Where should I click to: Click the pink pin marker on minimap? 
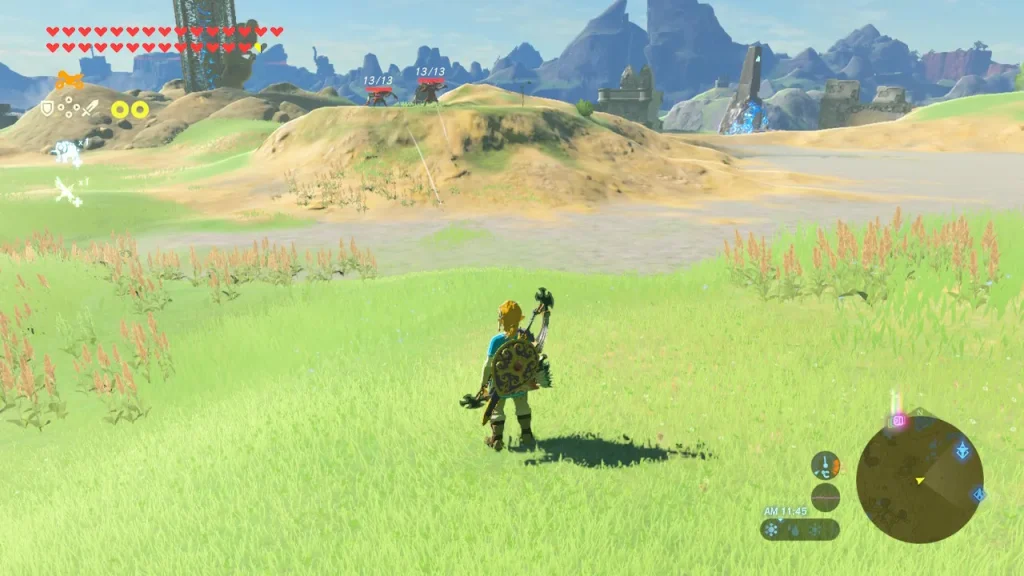pyautogui.click(x=898, y=421)
